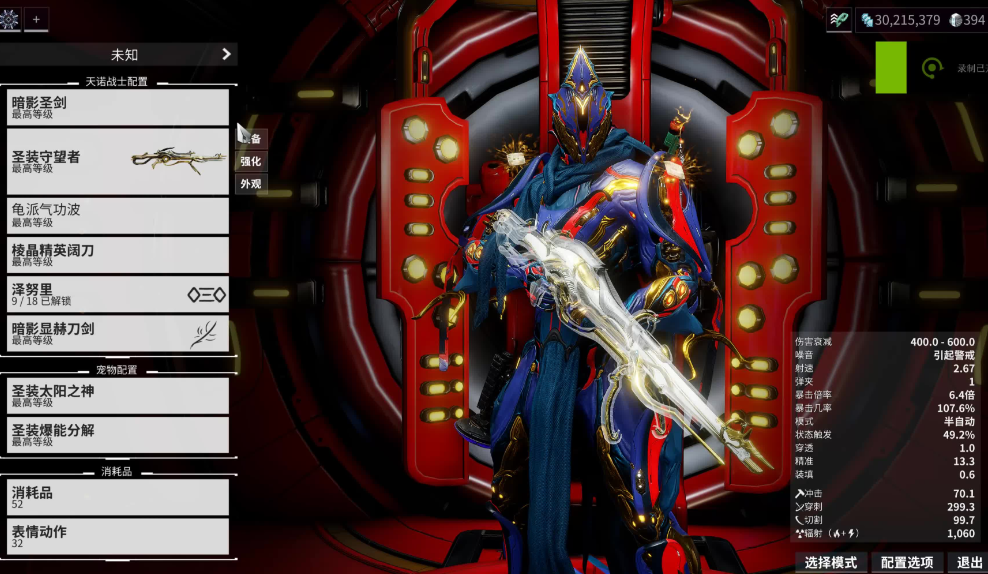The height and width of the screenshot is (574, 988).
Task: Open the 龟派气功波 secondary weapon slot
Action: (118, 214)
